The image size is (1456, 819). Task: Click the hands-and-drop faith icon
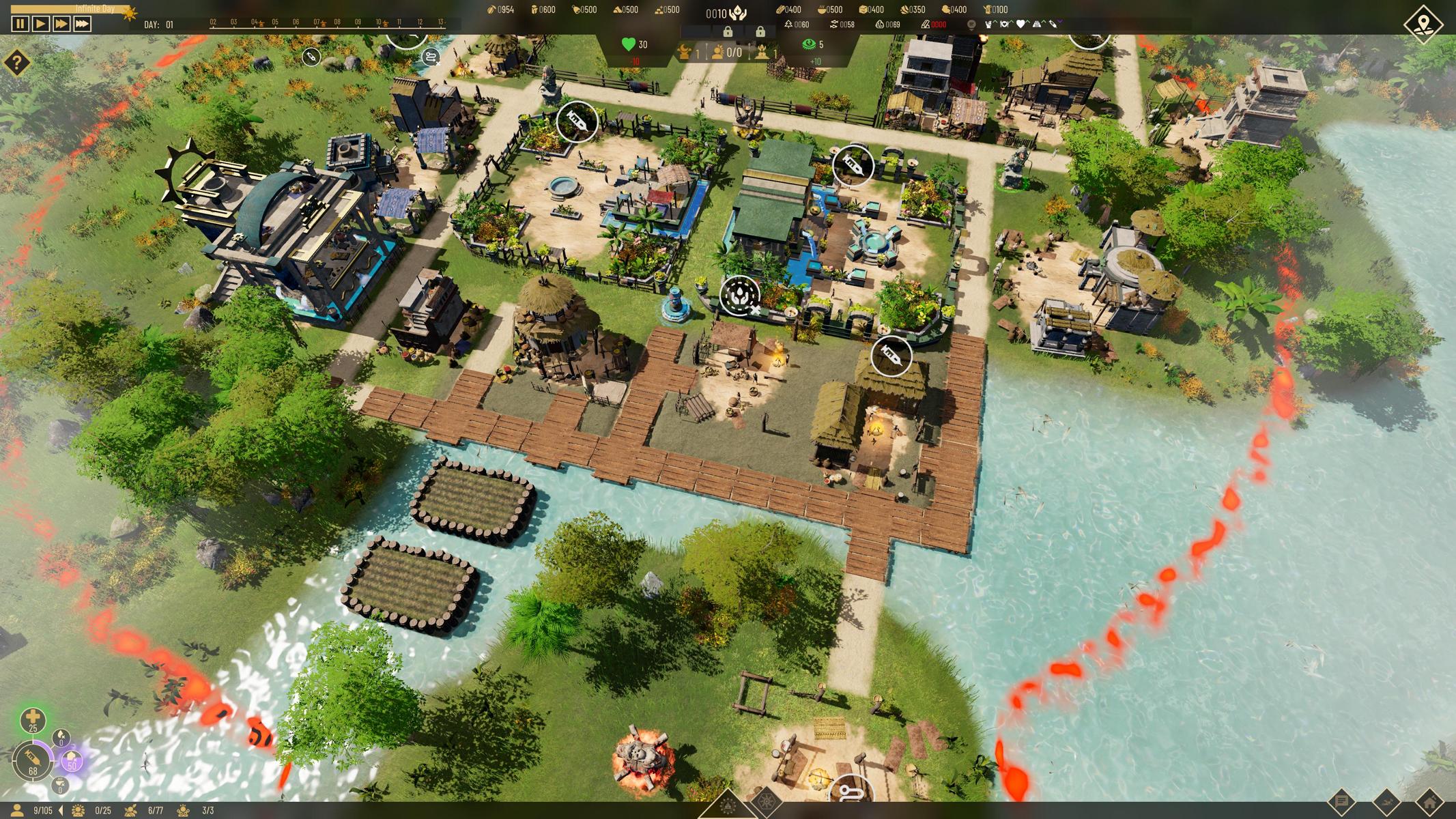pyautogui.click(x=738, y=13)
